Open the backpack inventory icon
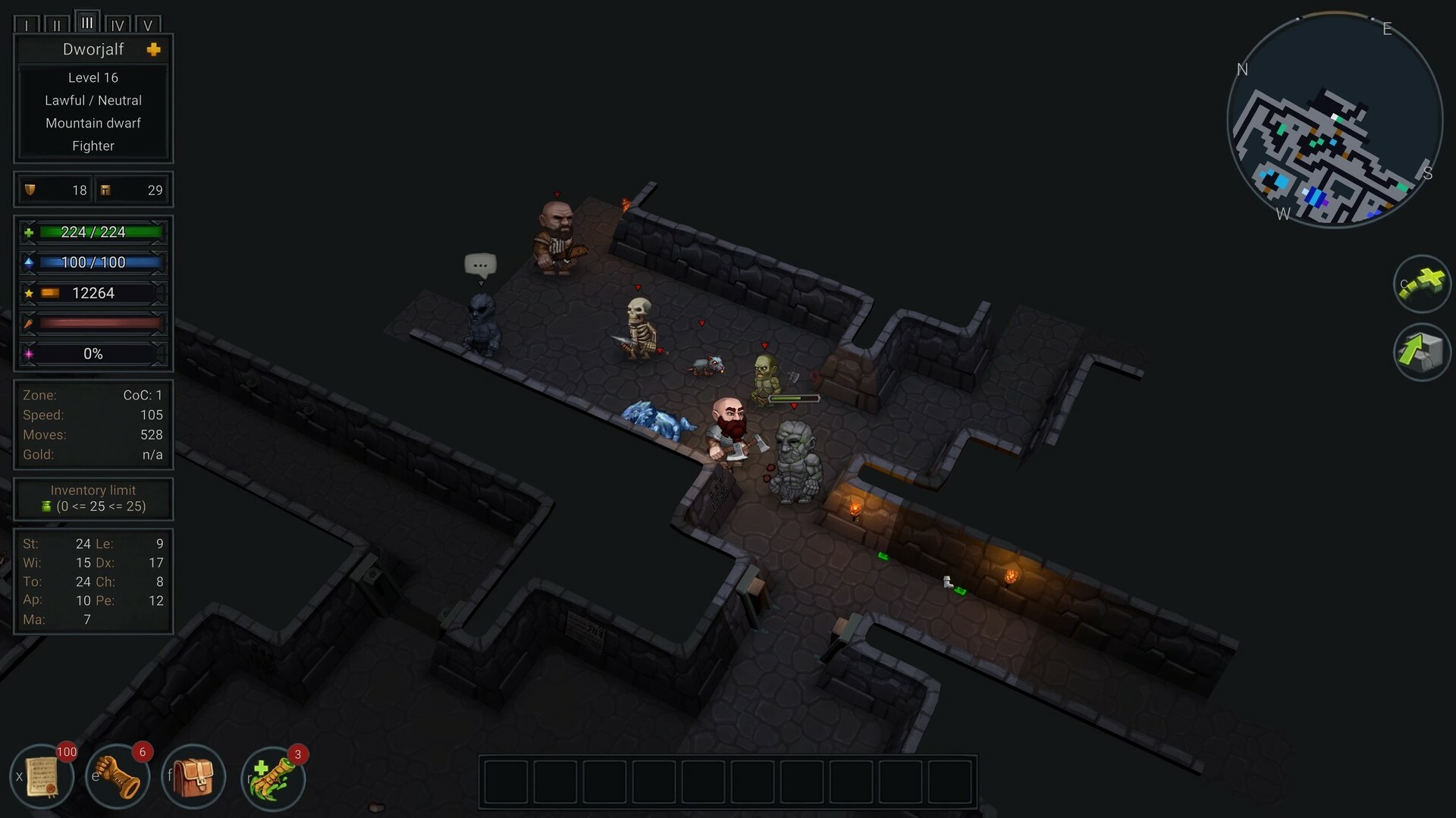The height and width of the screenshot is (818, 1456). tap(193, 776)
